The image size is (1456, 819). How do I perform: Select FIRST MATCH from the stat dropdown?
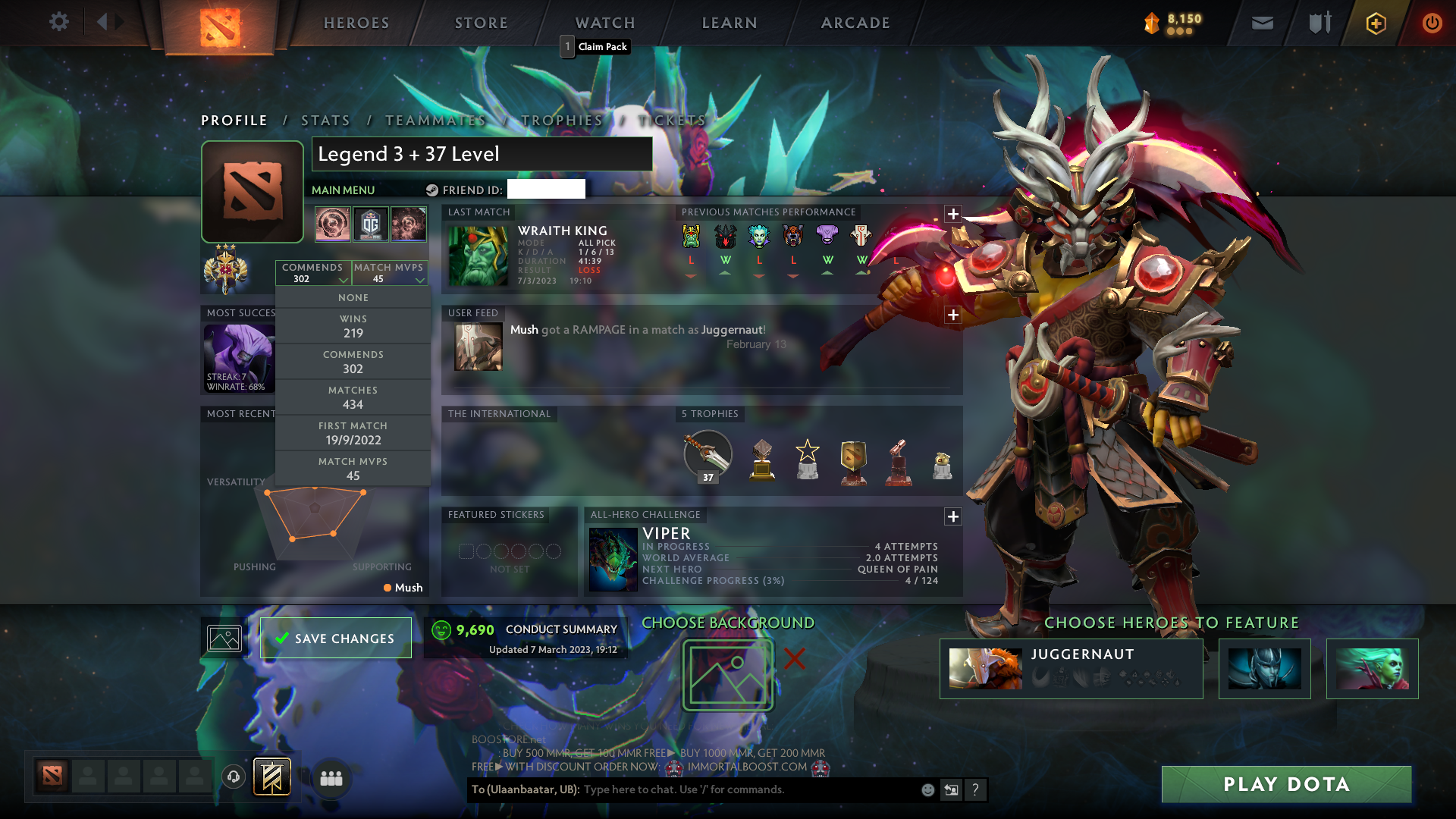tap(353, 432)
